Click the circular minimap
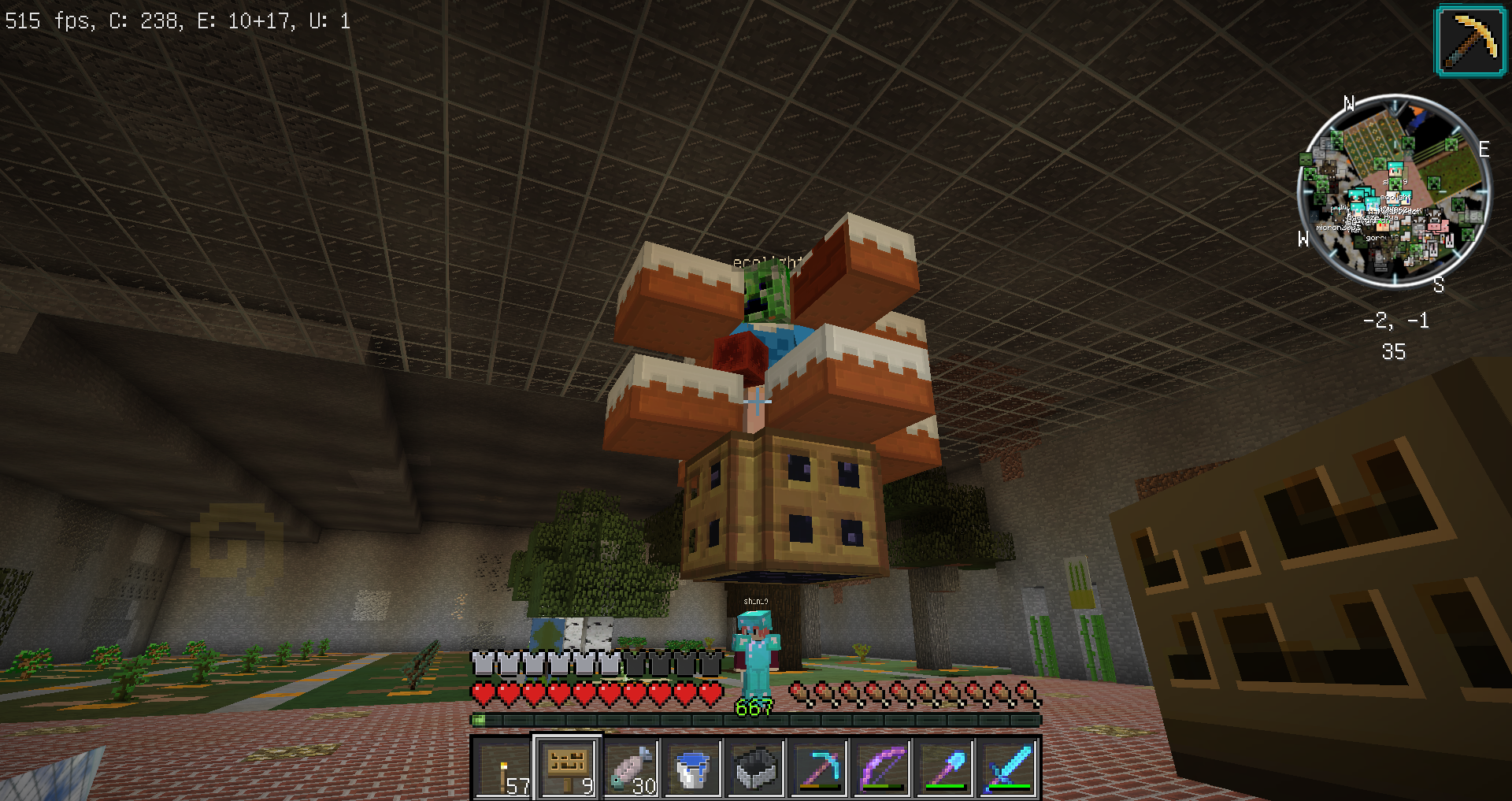This screenshot has width=1512, height=801. click(1392, 191)
